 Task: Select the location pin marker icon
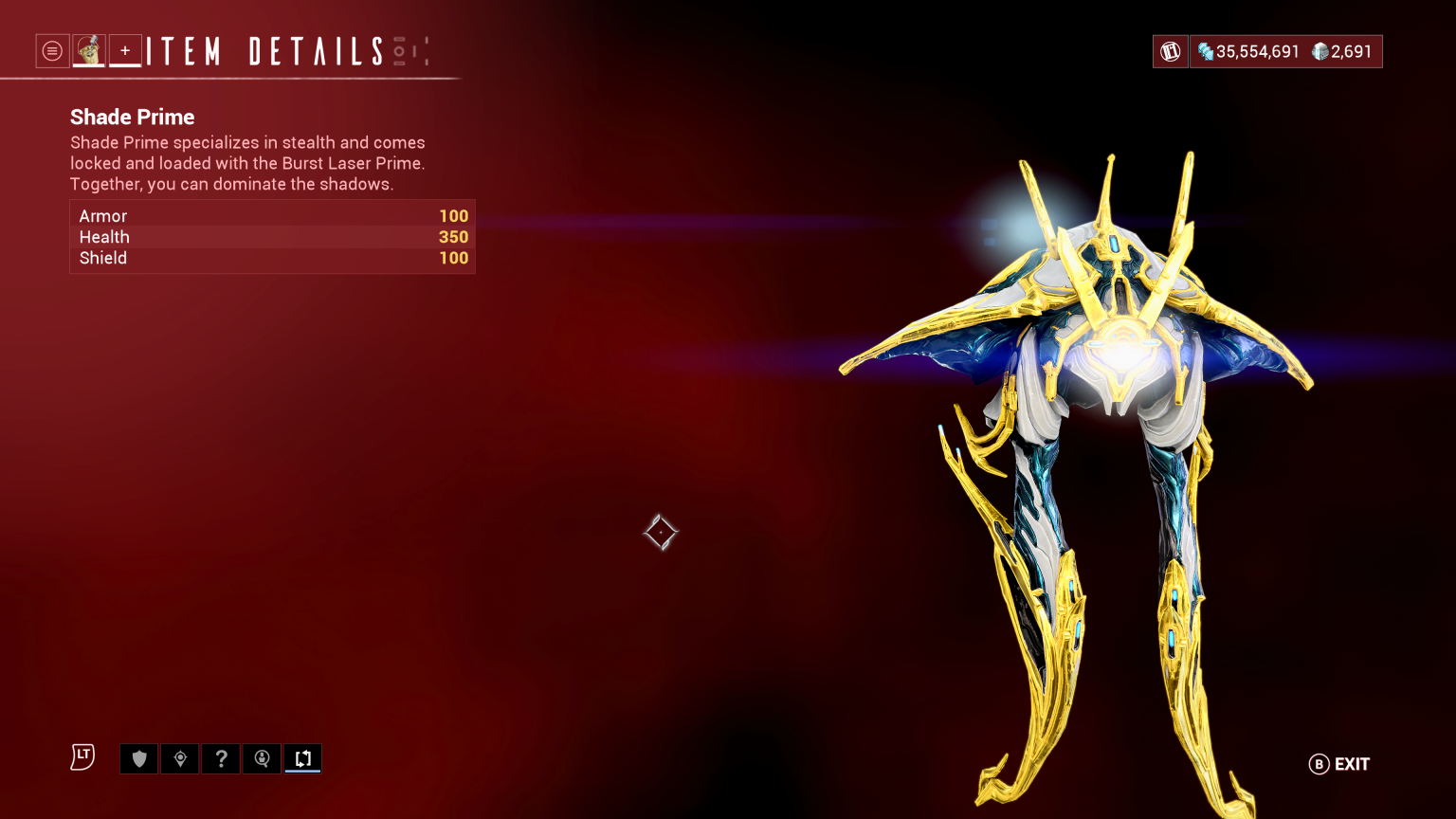[x=180, y=758]
